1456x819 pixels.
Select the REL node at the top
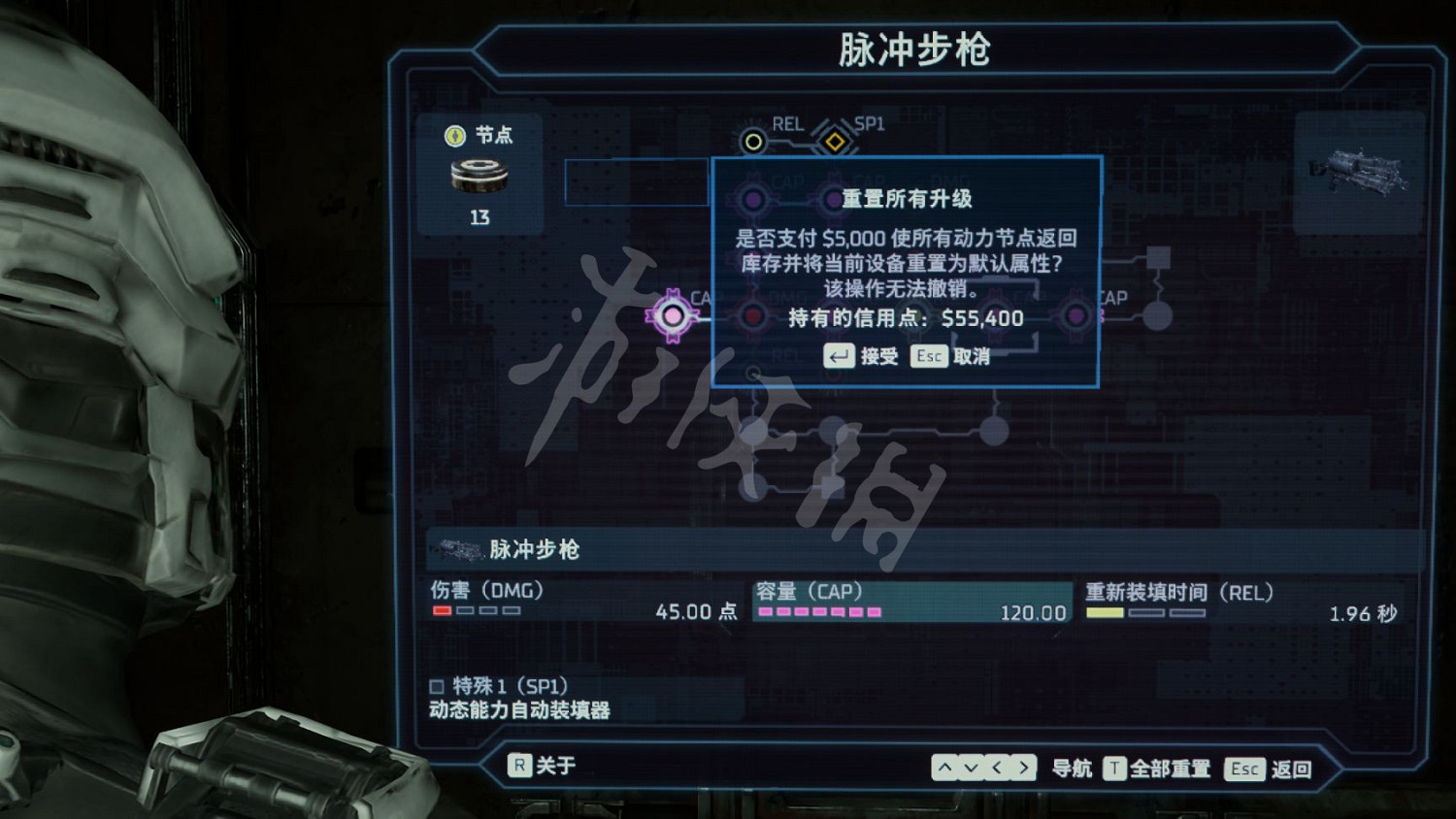tap(754, 141)
